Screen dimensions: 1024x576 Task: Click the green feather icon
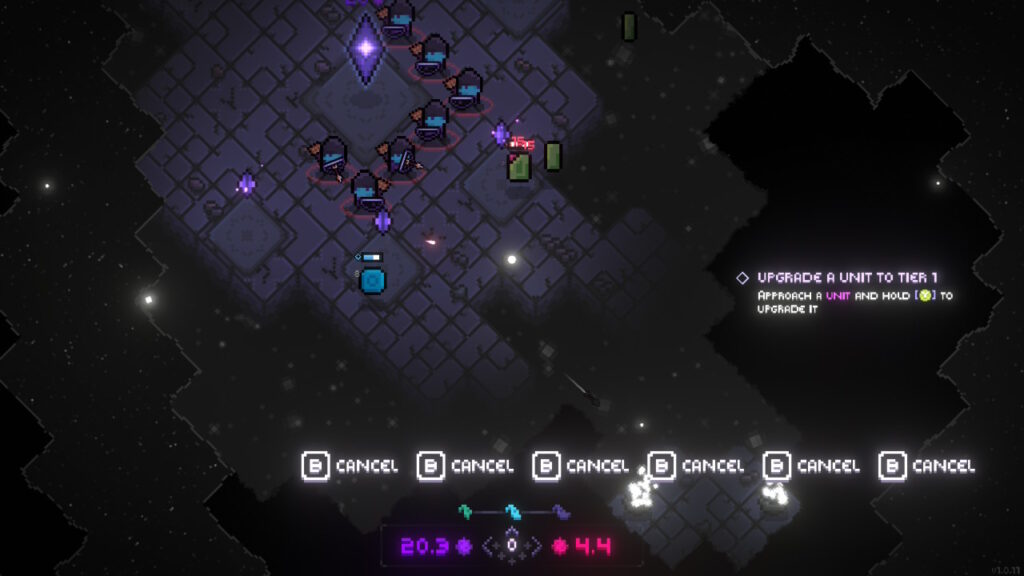click(464, 511)
